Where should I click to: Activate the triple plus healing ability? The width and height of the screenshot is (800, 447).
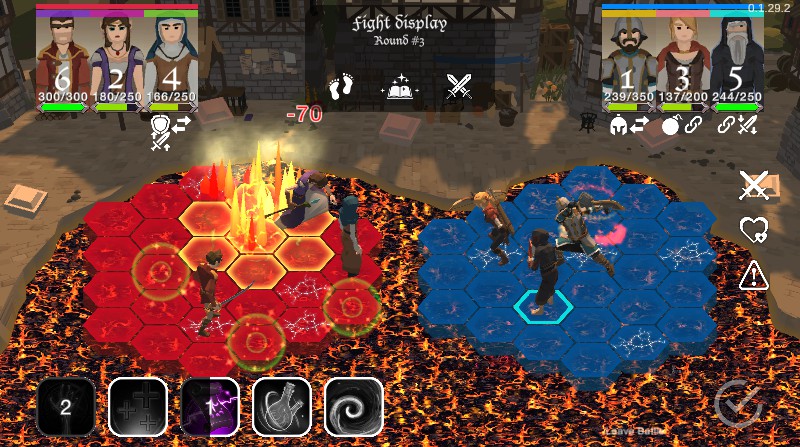[x=138, y=407]
